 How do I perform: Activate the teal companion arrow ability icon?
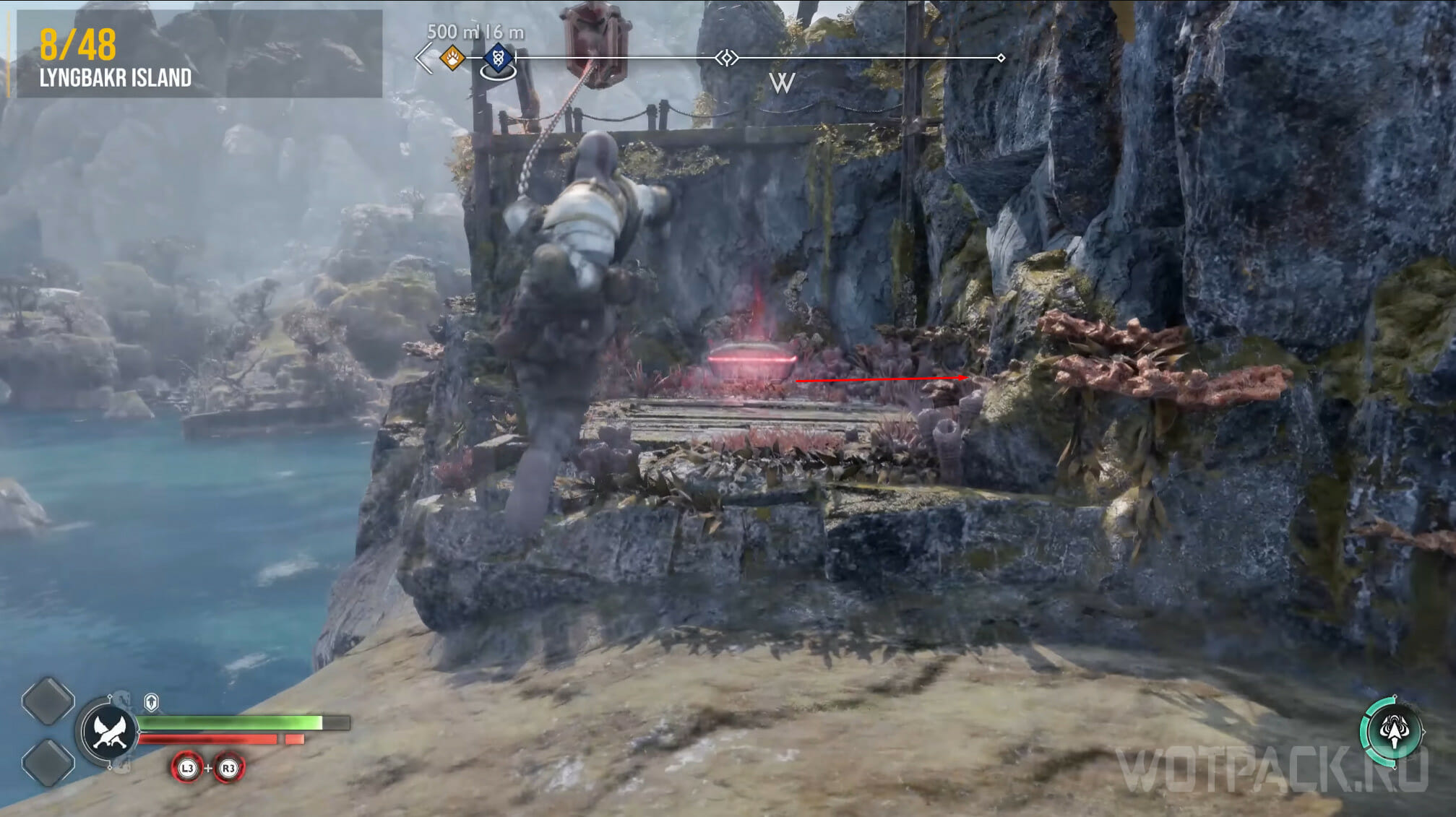[x=1392, y=732]
